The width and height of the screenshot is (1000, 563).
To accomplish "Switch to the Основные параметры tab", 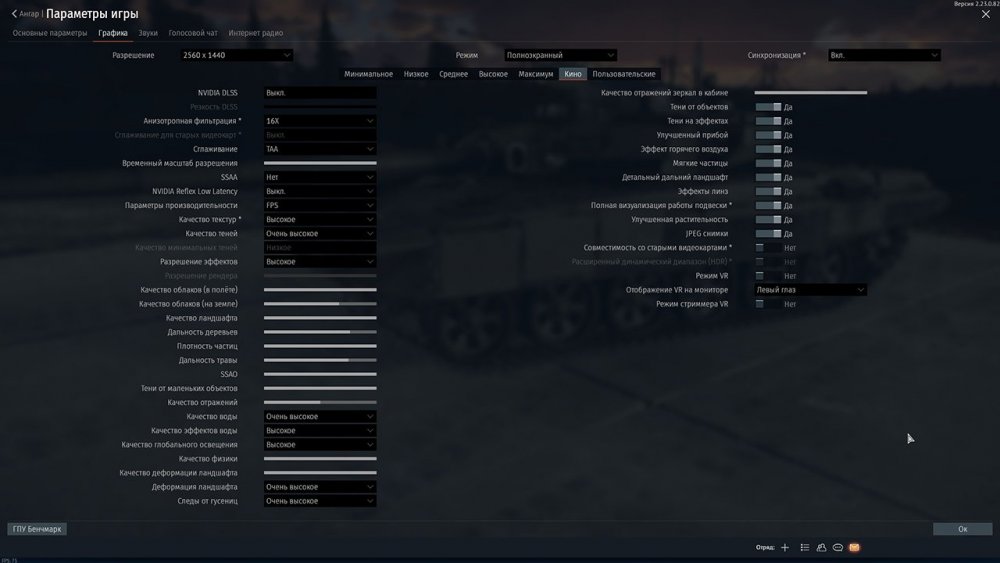I will tap(50, 33).
